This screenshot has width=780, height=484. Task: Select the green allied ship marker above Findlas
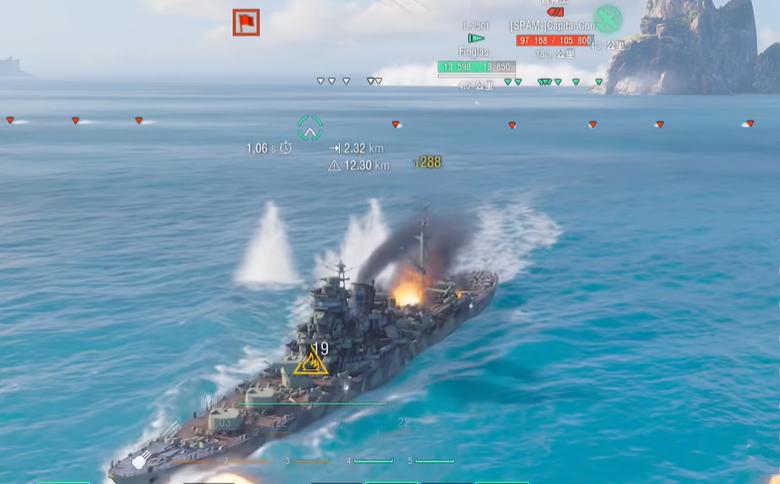(476, 38)
